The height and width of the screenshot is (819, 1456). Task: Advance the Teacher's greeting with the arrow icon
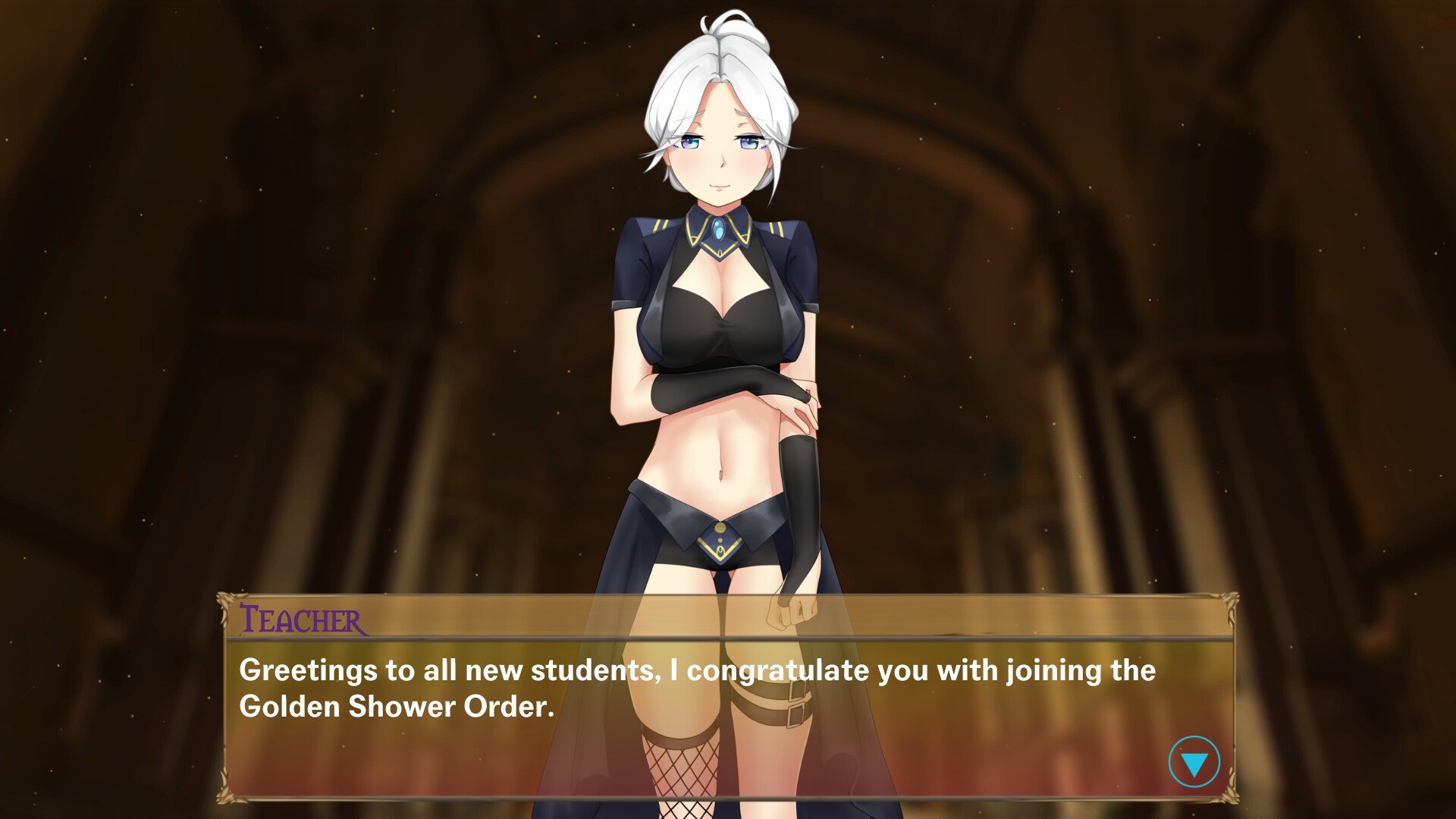pos(1194,761)
